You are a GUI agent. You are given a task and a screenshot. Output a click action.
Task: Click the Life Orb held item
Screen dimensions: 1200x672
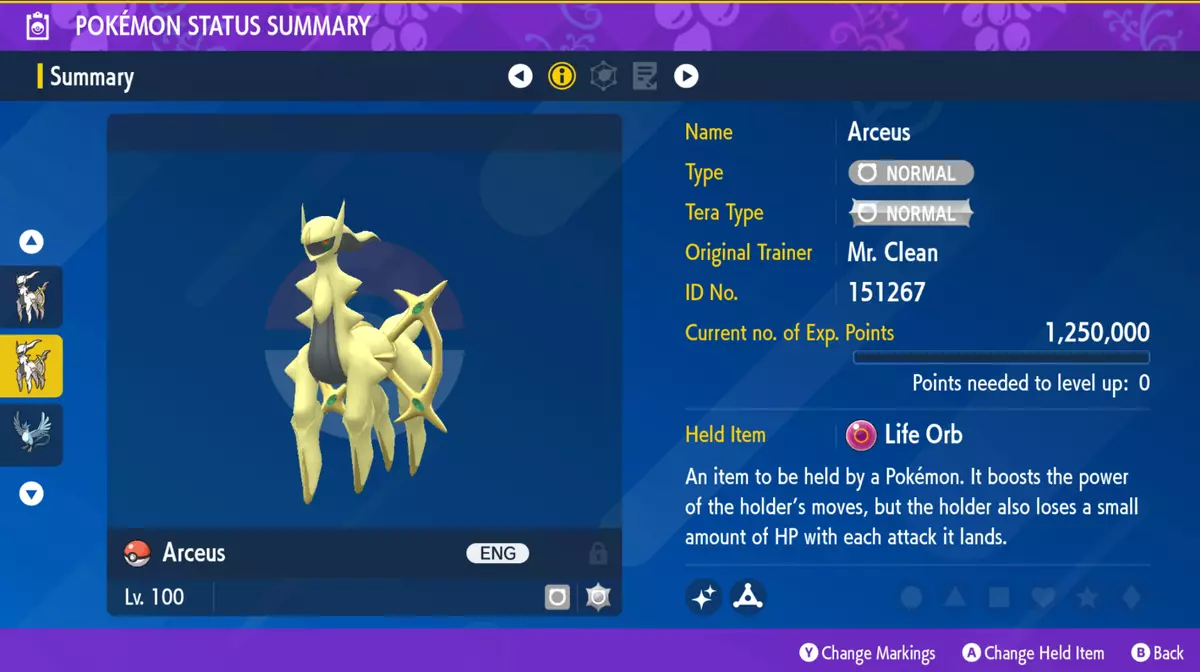[x=906, y=435]
